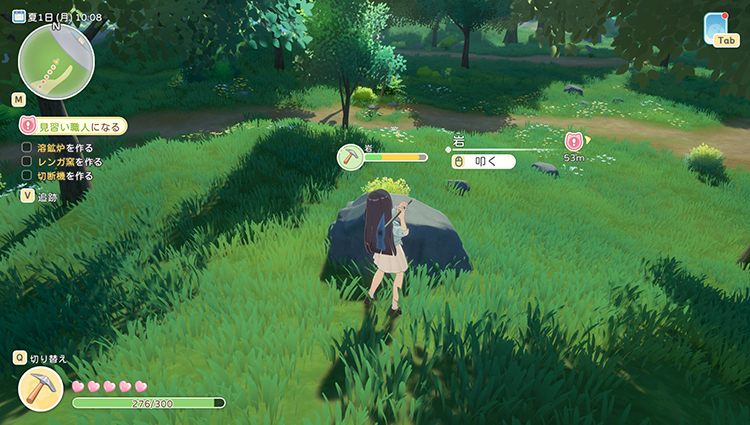This screenshot has height=425, width=750.
Task: Tick the 切断機を作る objective checkbox
Action: coord(27,175)
